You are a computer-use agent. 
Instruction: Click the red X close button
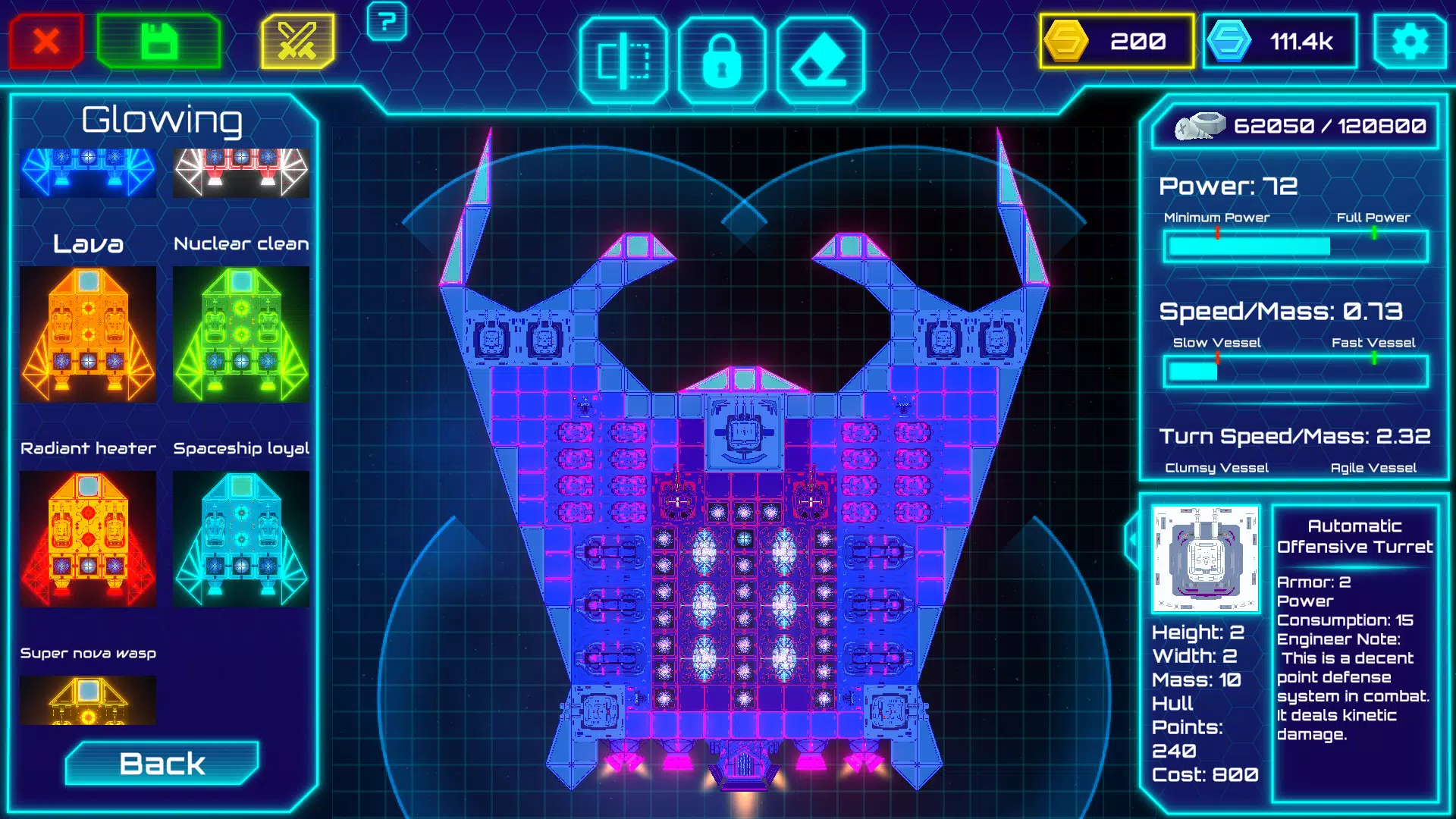45,41
